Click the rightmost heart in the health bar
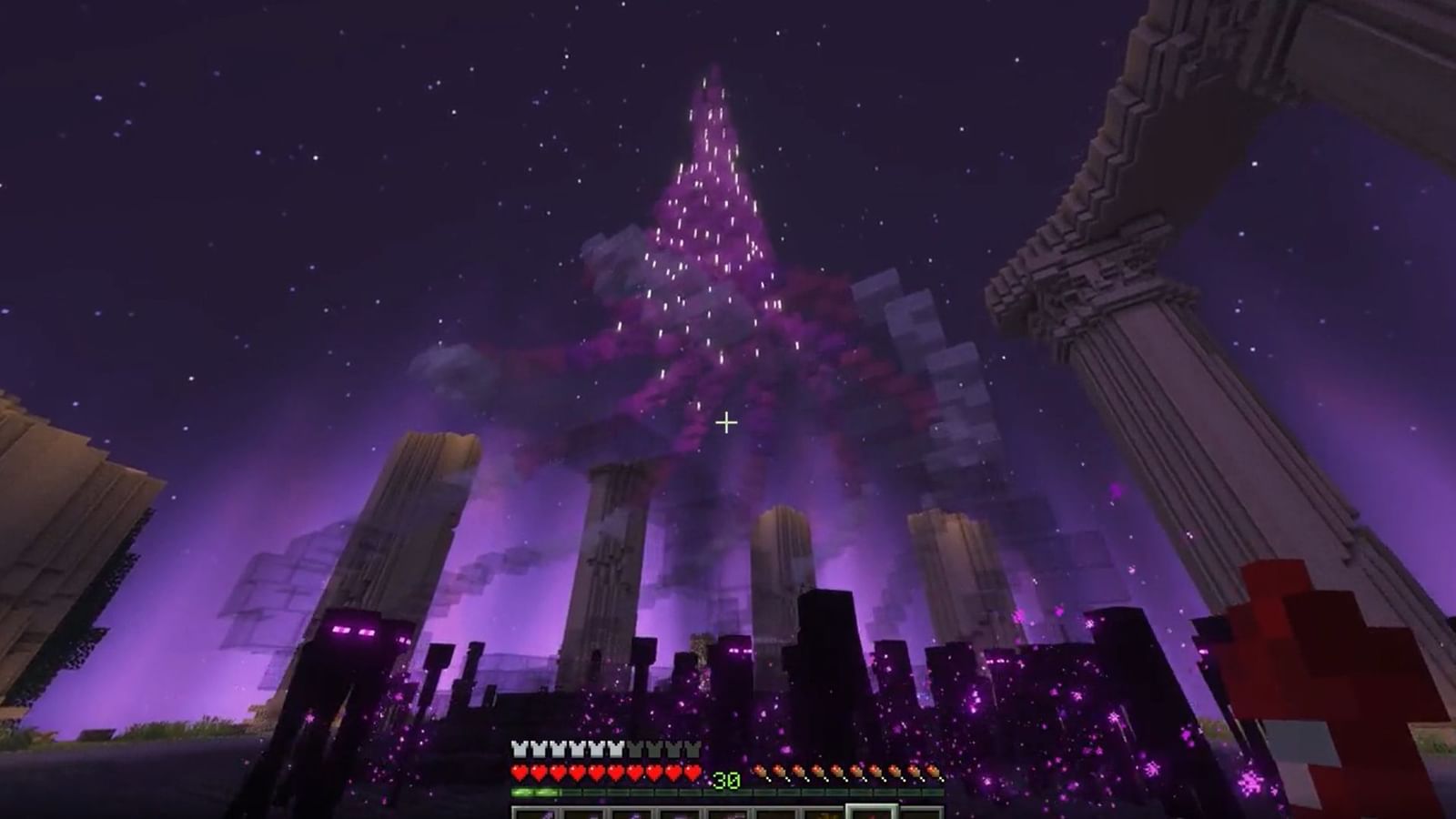Screen dimensions: 1456x819 pos(693,773)
